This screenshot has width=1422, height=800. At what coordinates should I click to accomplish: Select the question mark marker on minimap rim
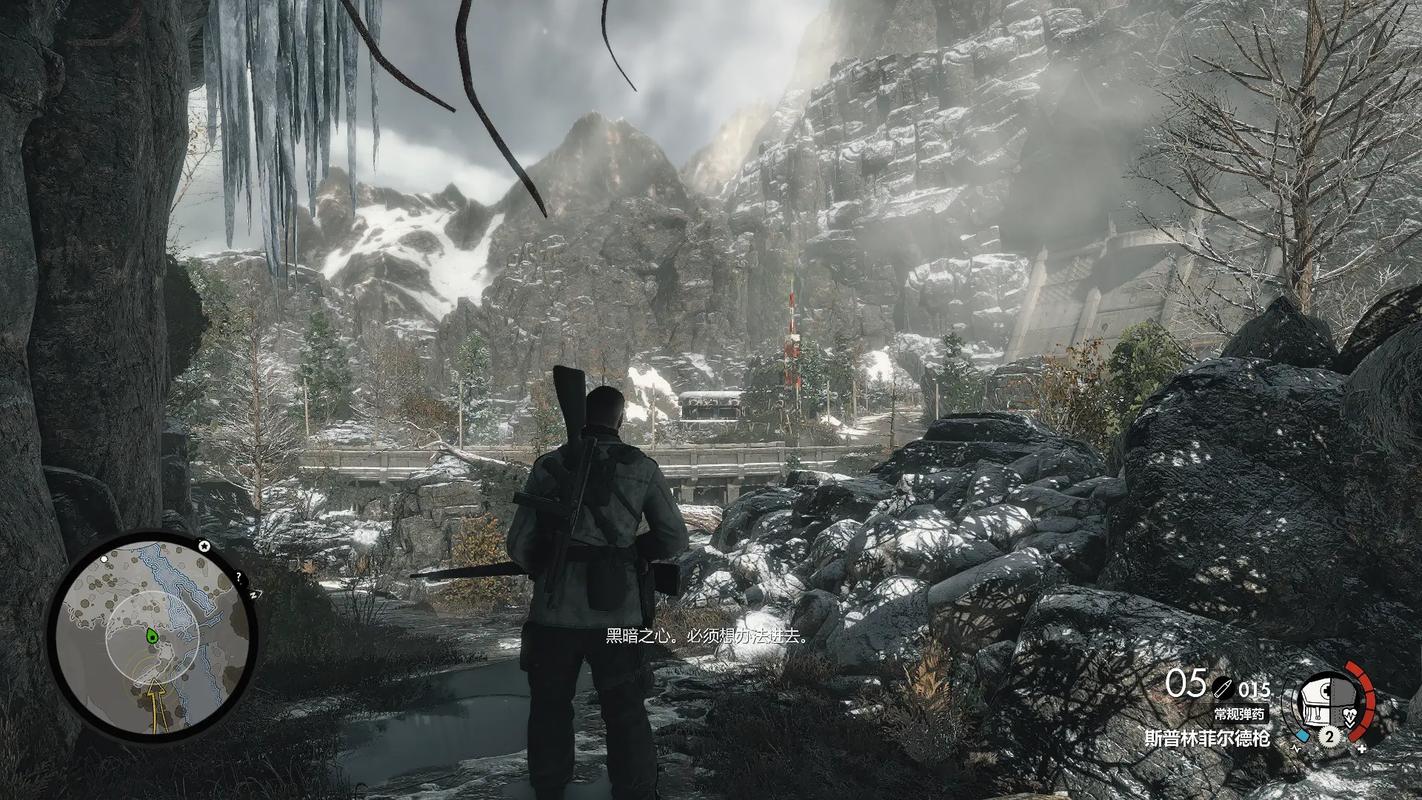[x=239, y=577]
